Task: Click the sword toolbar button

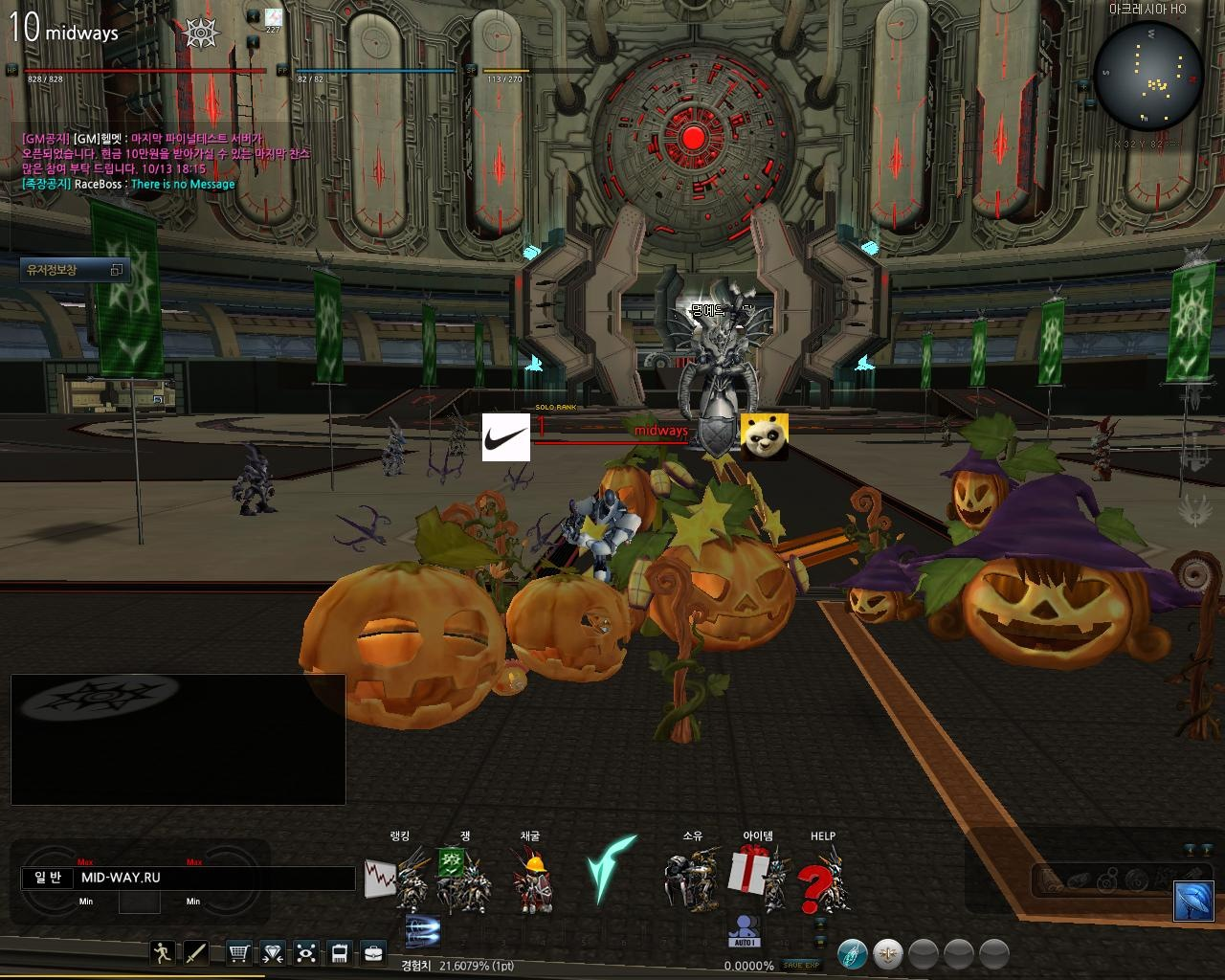Action: point(196,952)
